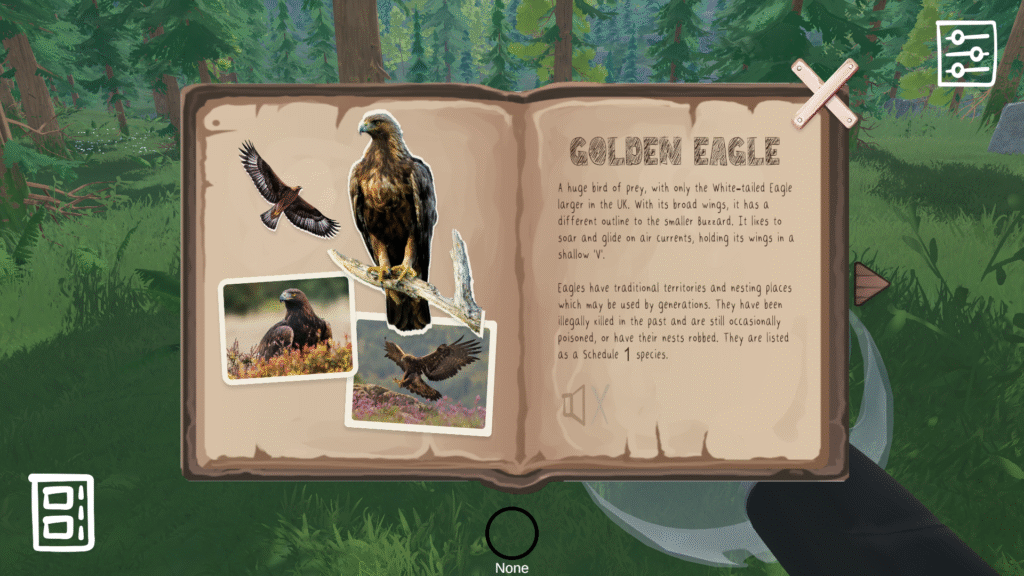
Task: View the perched eagle heather photo
Action: click(x=288, y=329)
